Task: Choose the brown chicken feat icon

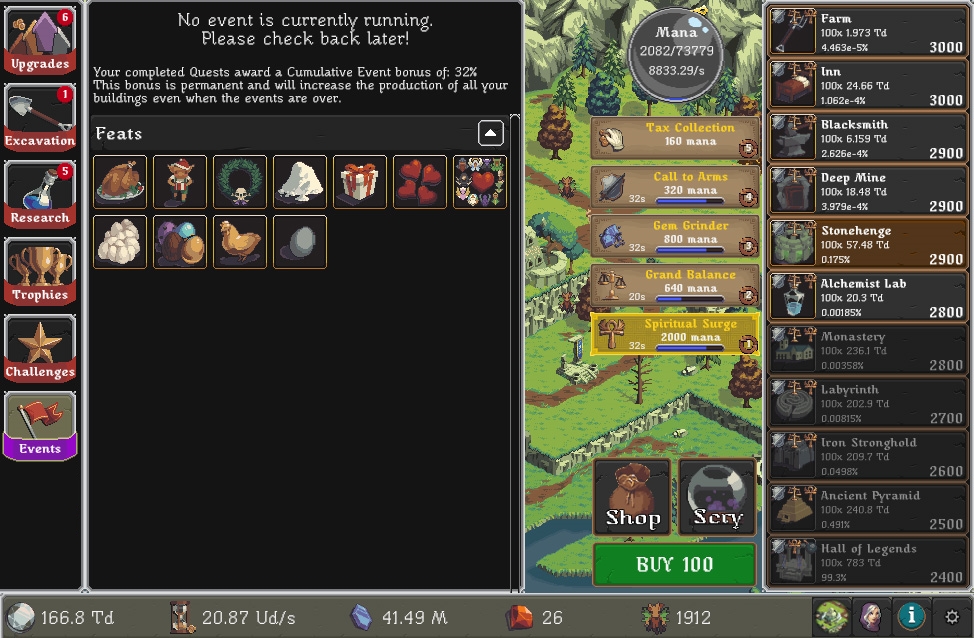Action: click(240, 242)
